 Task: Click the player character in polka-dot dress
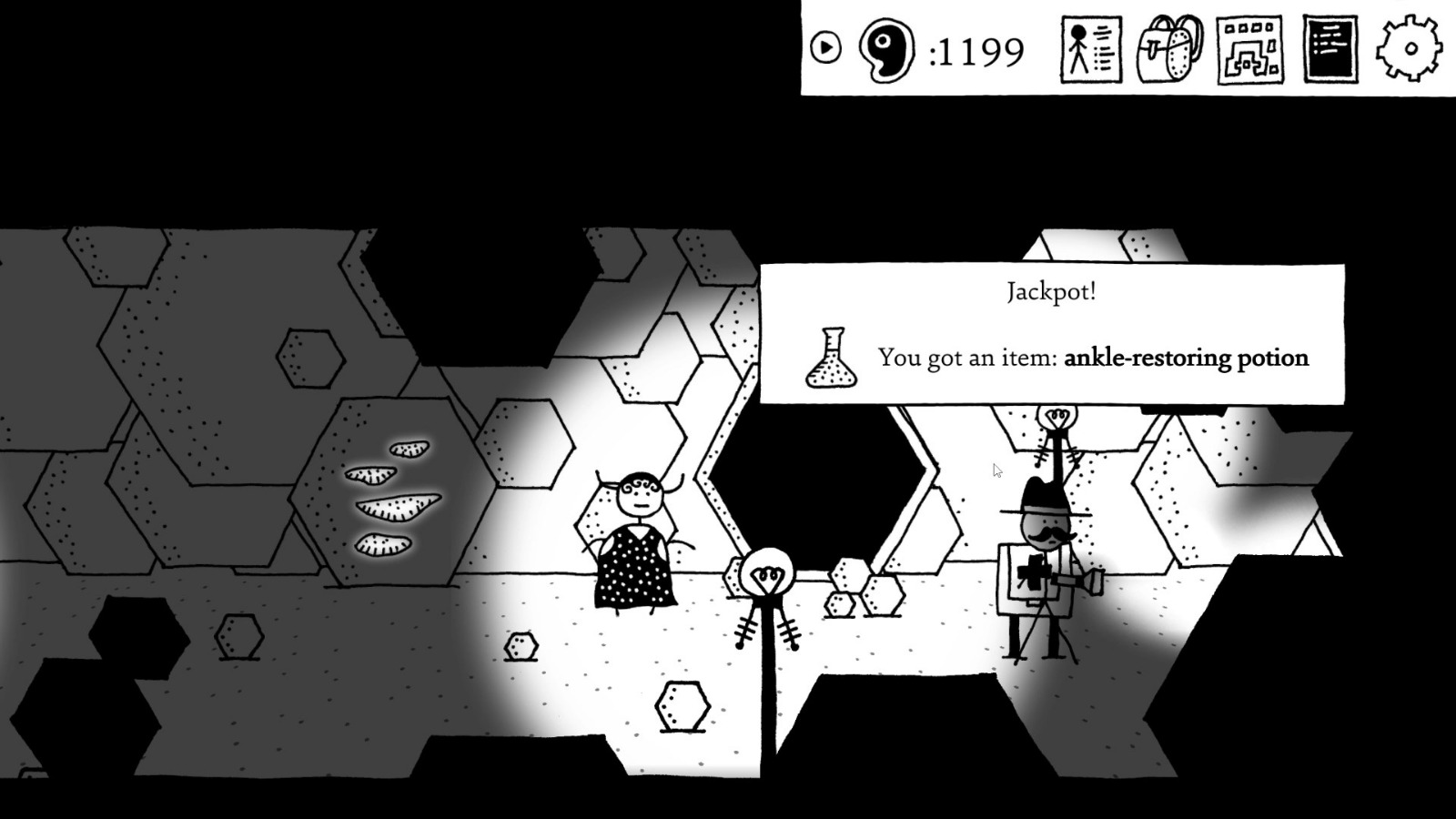637,537
